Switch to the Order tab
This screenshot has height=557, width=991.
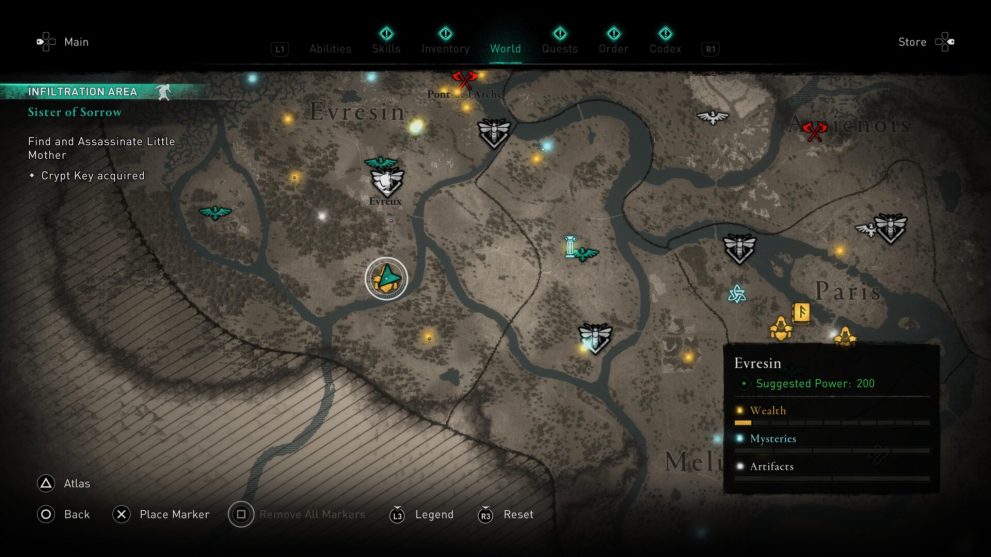(x=613, y=48)
